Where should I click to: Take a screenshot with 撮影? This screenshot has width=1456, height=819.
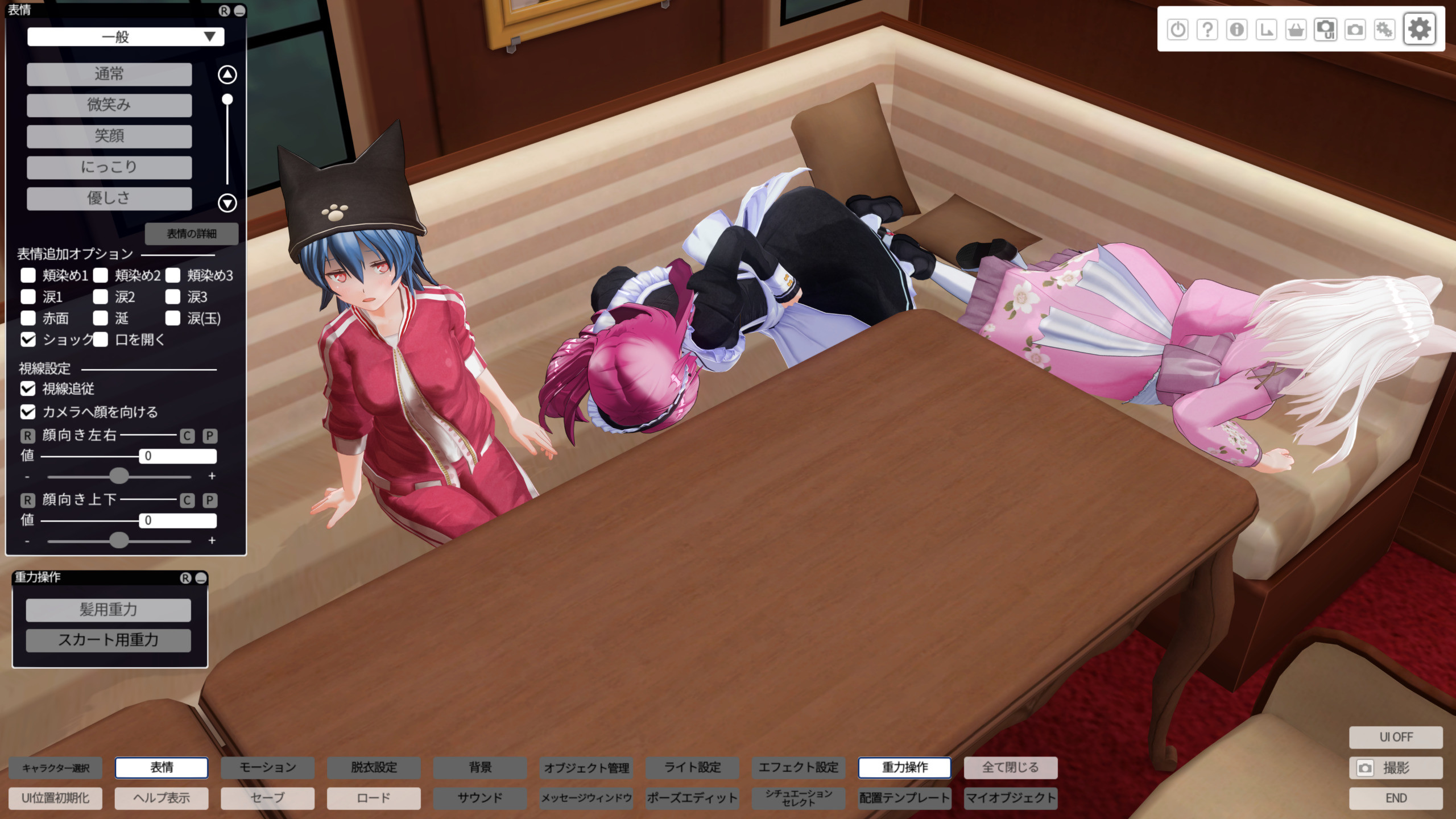click(x=1396, y=768)
